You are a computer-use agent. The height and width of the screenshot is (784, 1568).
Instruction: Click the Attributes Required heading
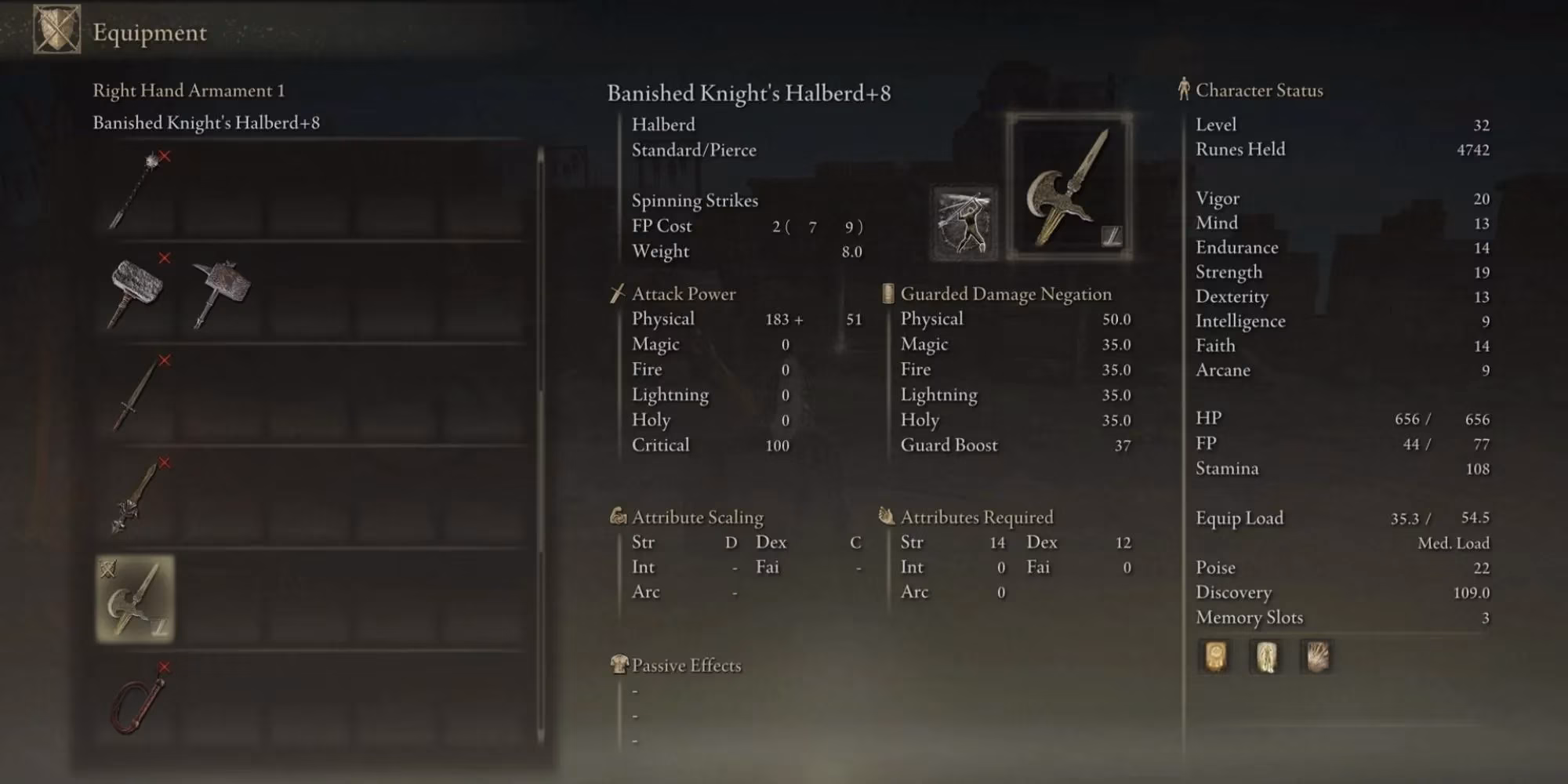pos(976,517)
